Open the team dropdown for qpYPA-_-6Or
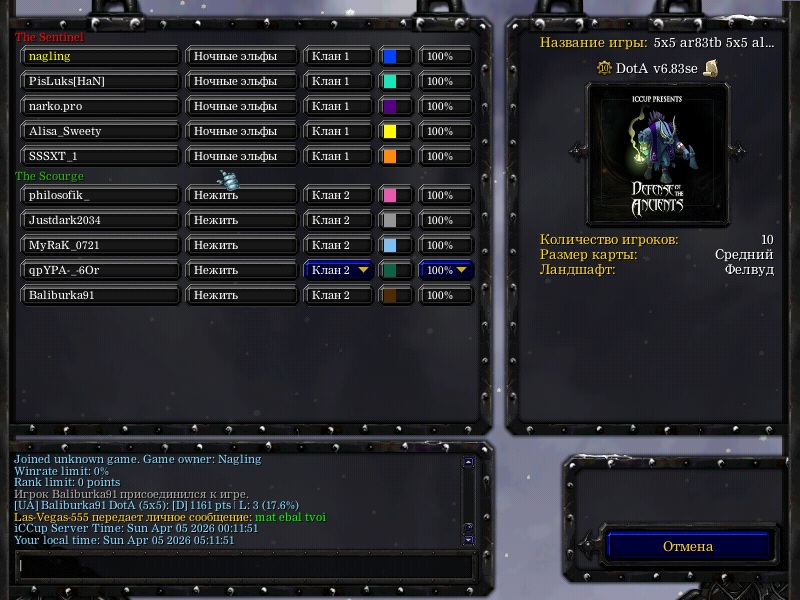The image size is (800, 600). click(340, 270)
